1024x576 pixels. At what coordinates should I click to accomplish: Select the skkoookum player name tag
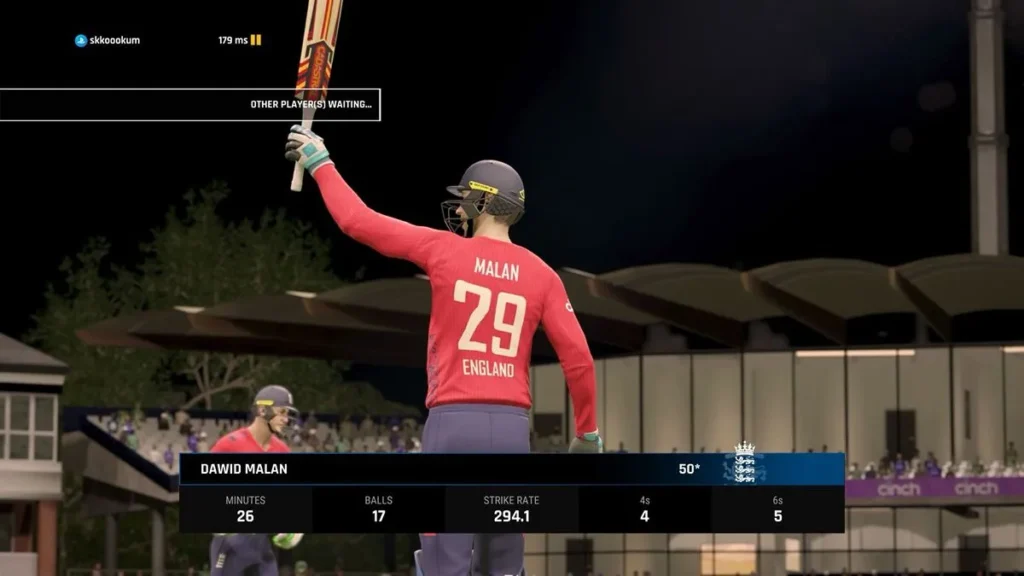108,41
